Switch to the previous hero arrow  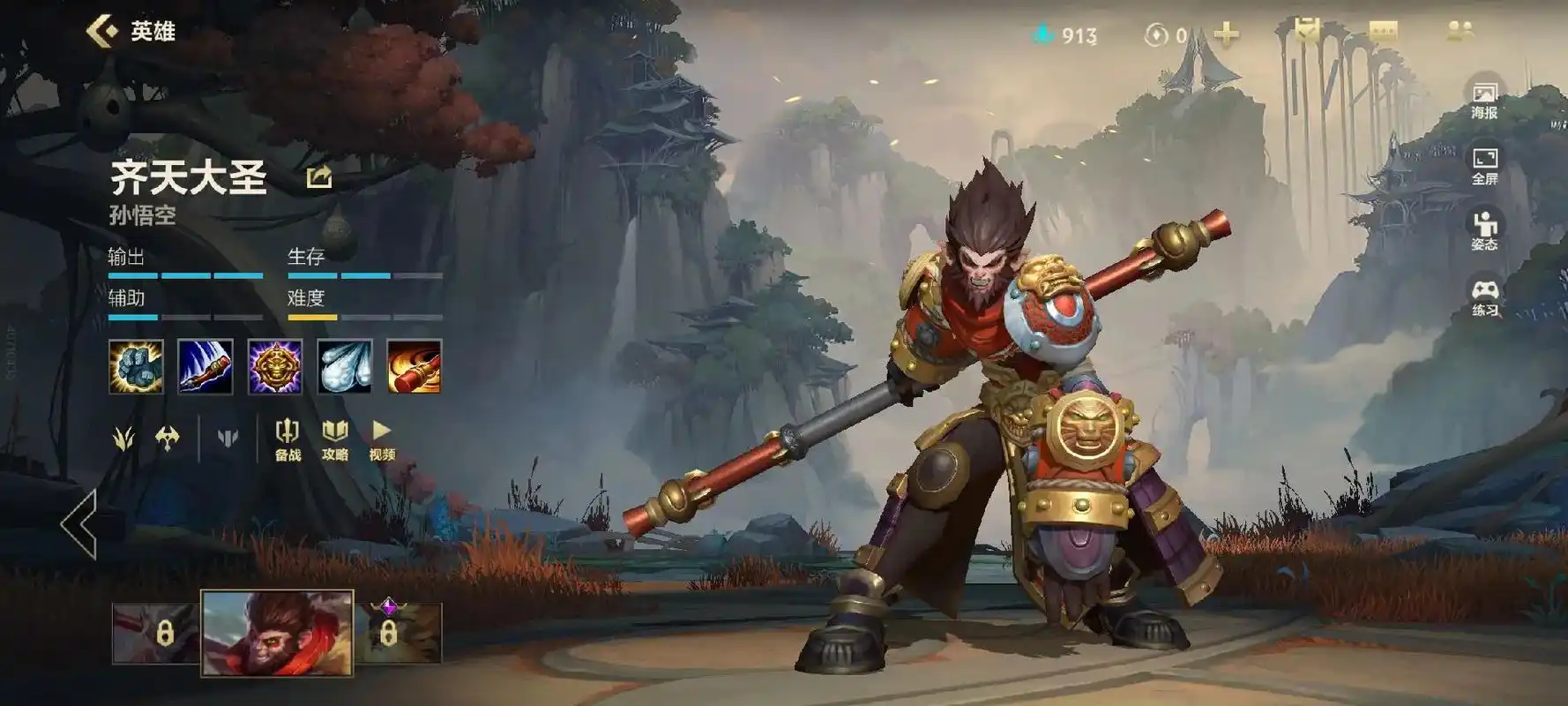pos(79,524)
